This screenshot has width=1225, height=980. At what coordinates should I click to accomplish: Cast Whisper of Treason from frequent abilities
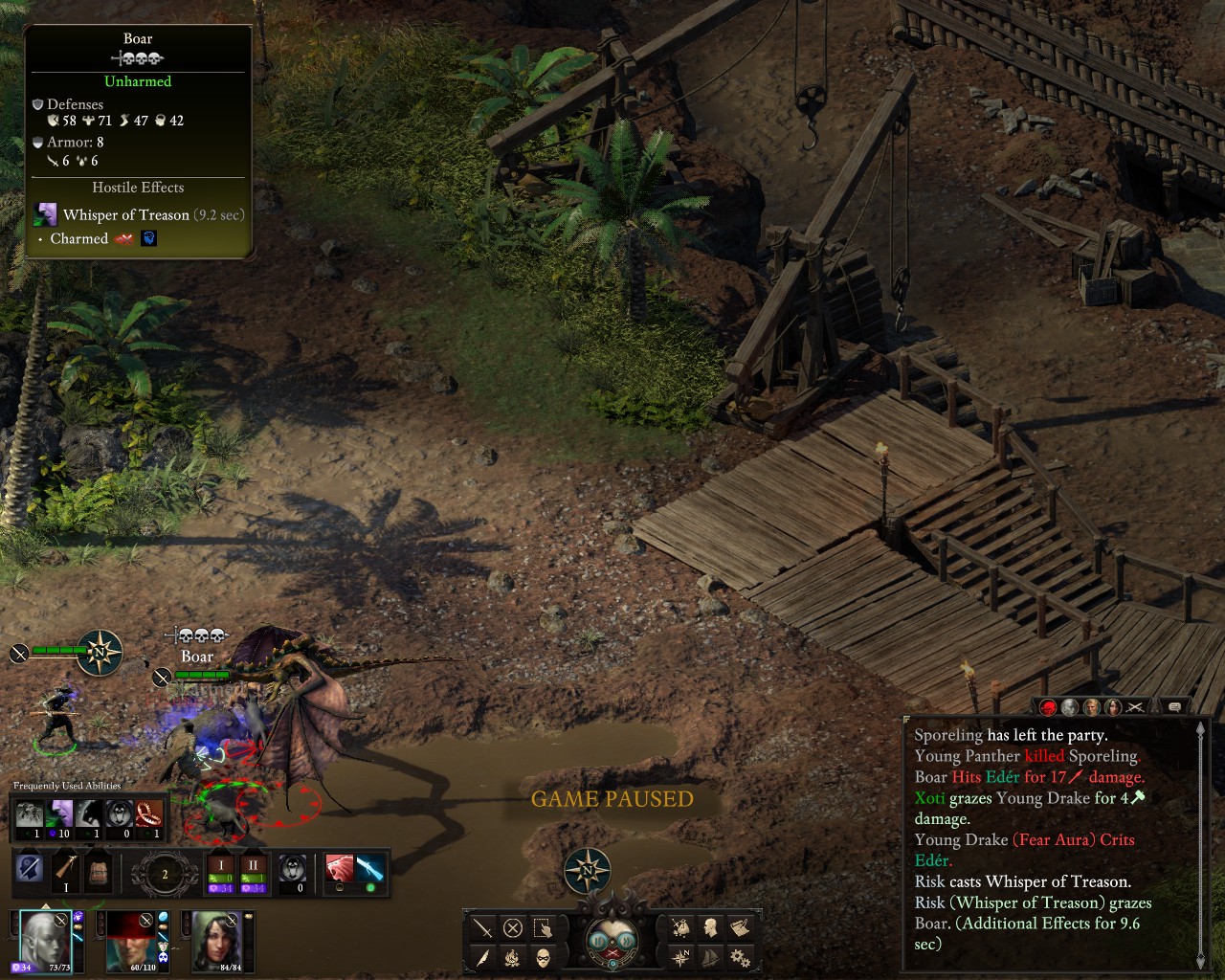[61, 815]
